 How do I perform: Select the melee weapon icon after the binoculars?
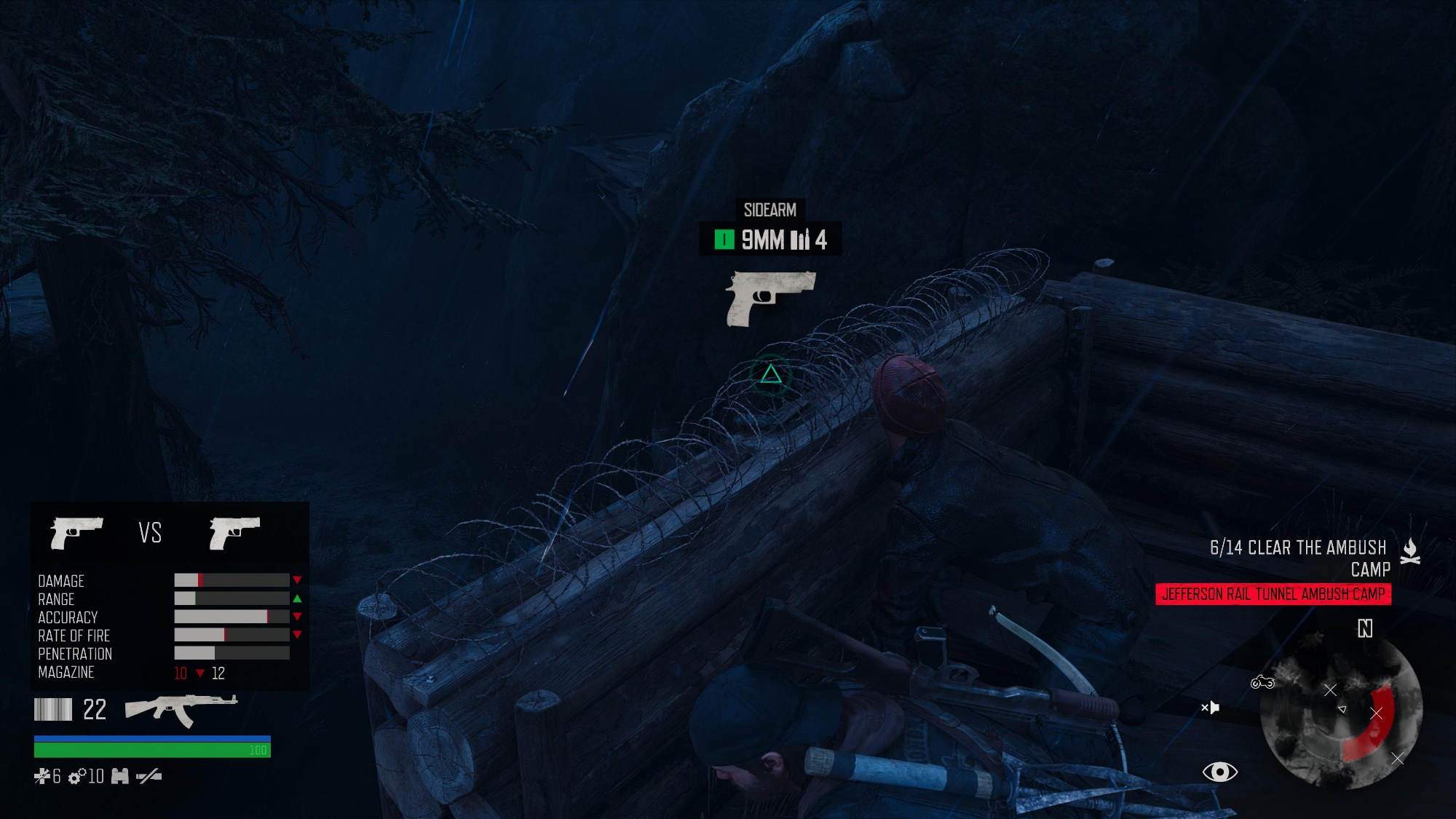tap(149, 777)
